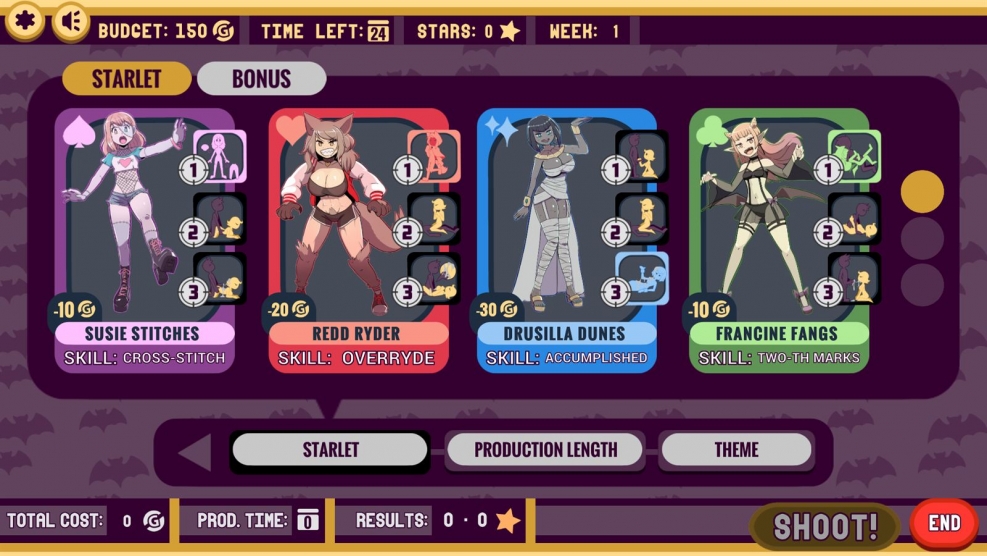
Task: Switch to the Bonus tab
Action: click(x=261, y=79)
